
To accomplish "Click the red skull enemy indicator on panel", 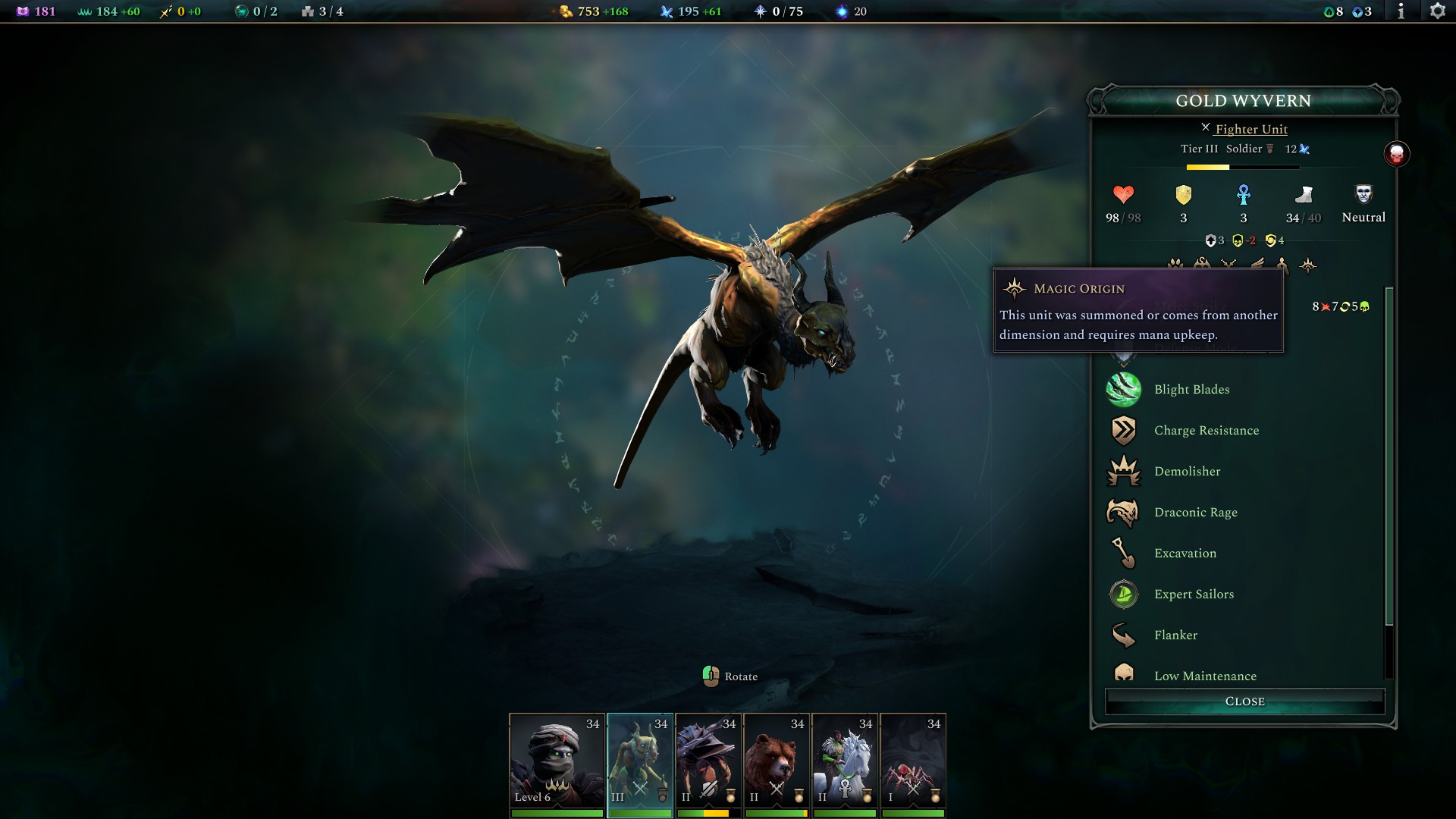I will click(x=1398, y=153).
